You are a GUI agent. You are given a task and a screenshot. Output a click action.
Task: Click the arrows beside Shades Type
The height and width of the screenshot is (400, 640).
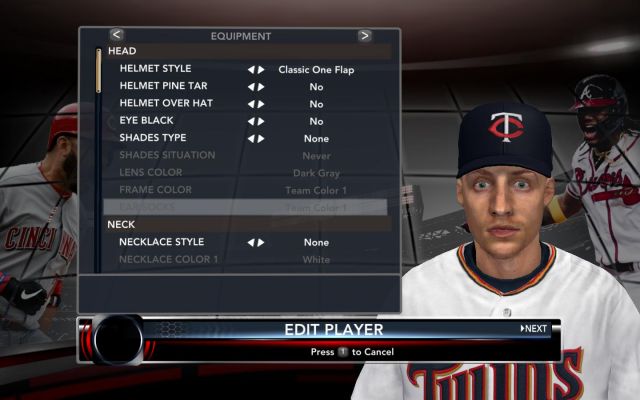[x=256, y=138]
